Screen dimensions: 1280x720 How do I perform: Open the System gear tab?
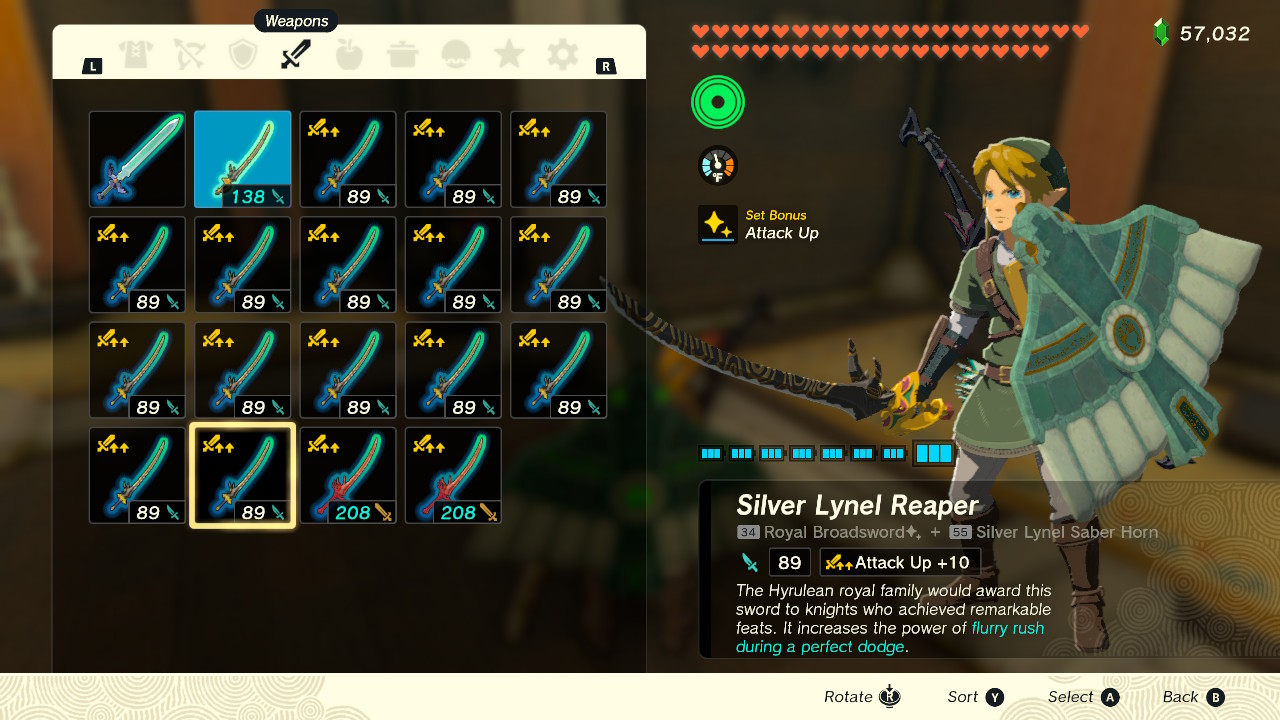point(563,55)
